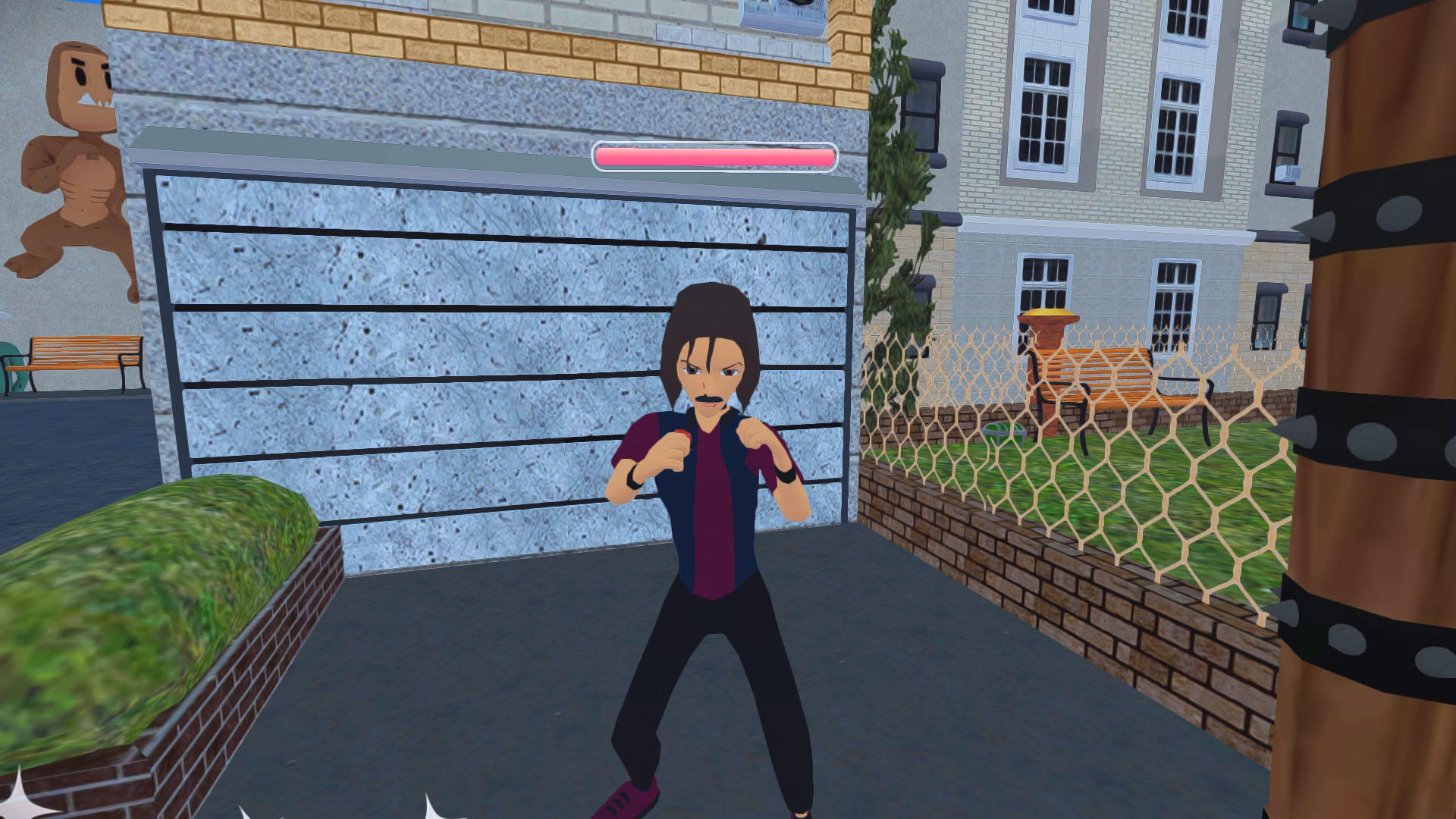This screenshot has height=819, width=1456.
Task: Click the opponent's face
Action: click(709, 372)
